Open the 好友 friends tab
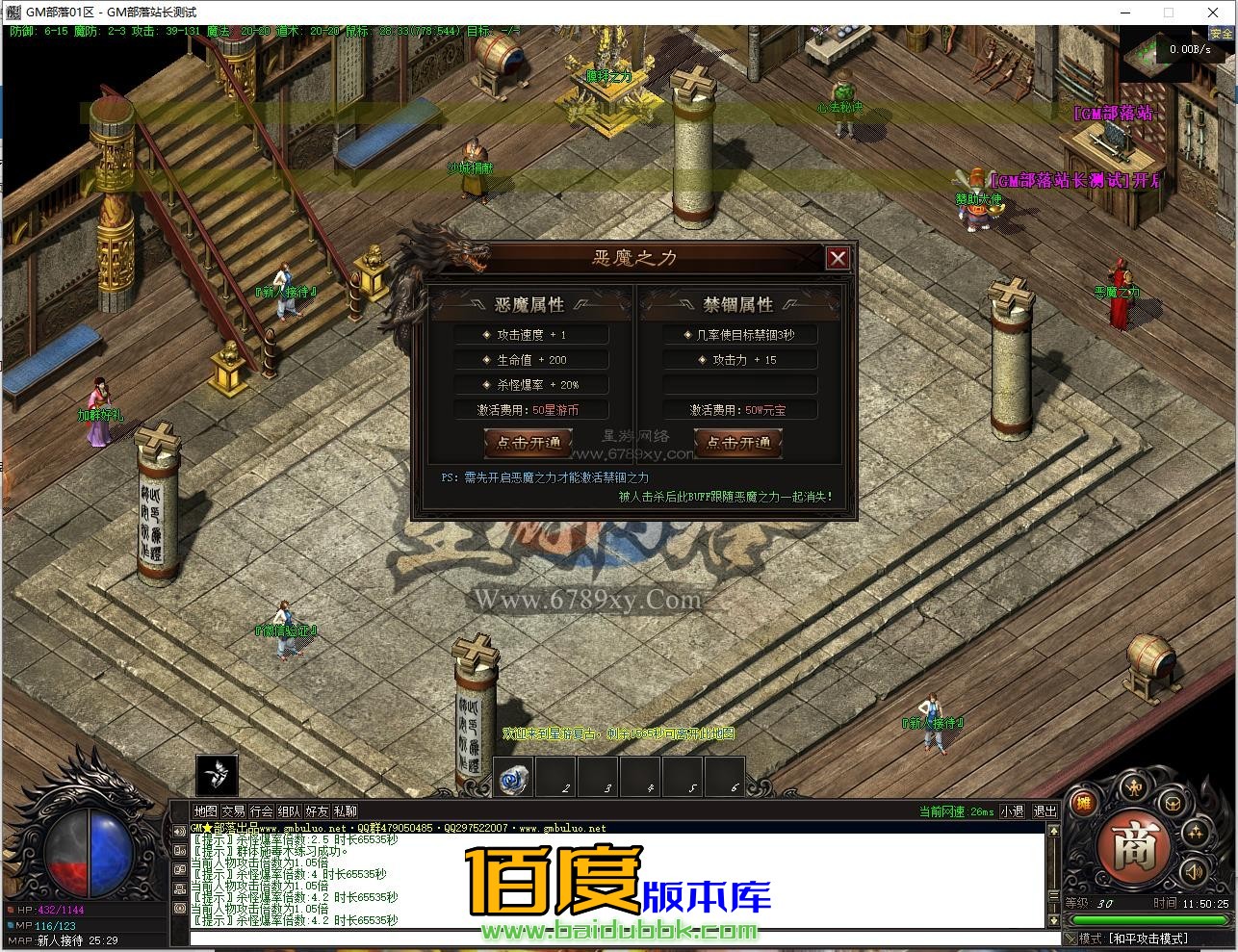This screenshot has height=952, width=1238. coord(317,810)
